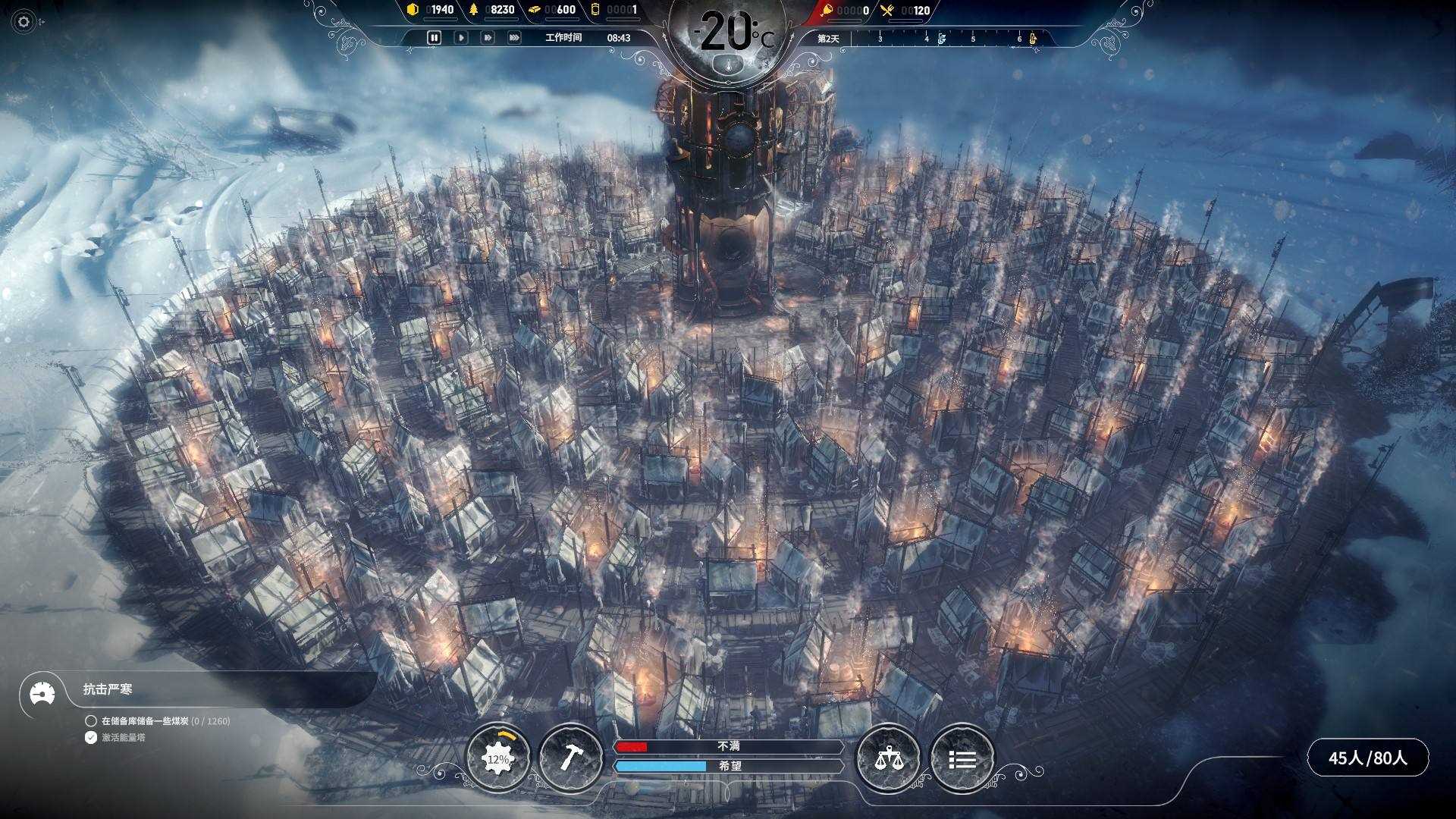
Task: Open the economy list overview button
Action: pyautogui.click(x=962, y=758)
